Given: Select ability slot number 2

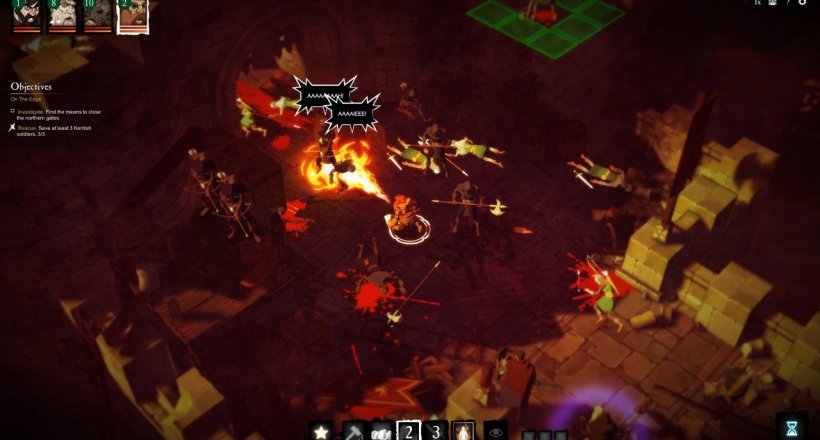Looking at the screenshot, I should [409, 431].
